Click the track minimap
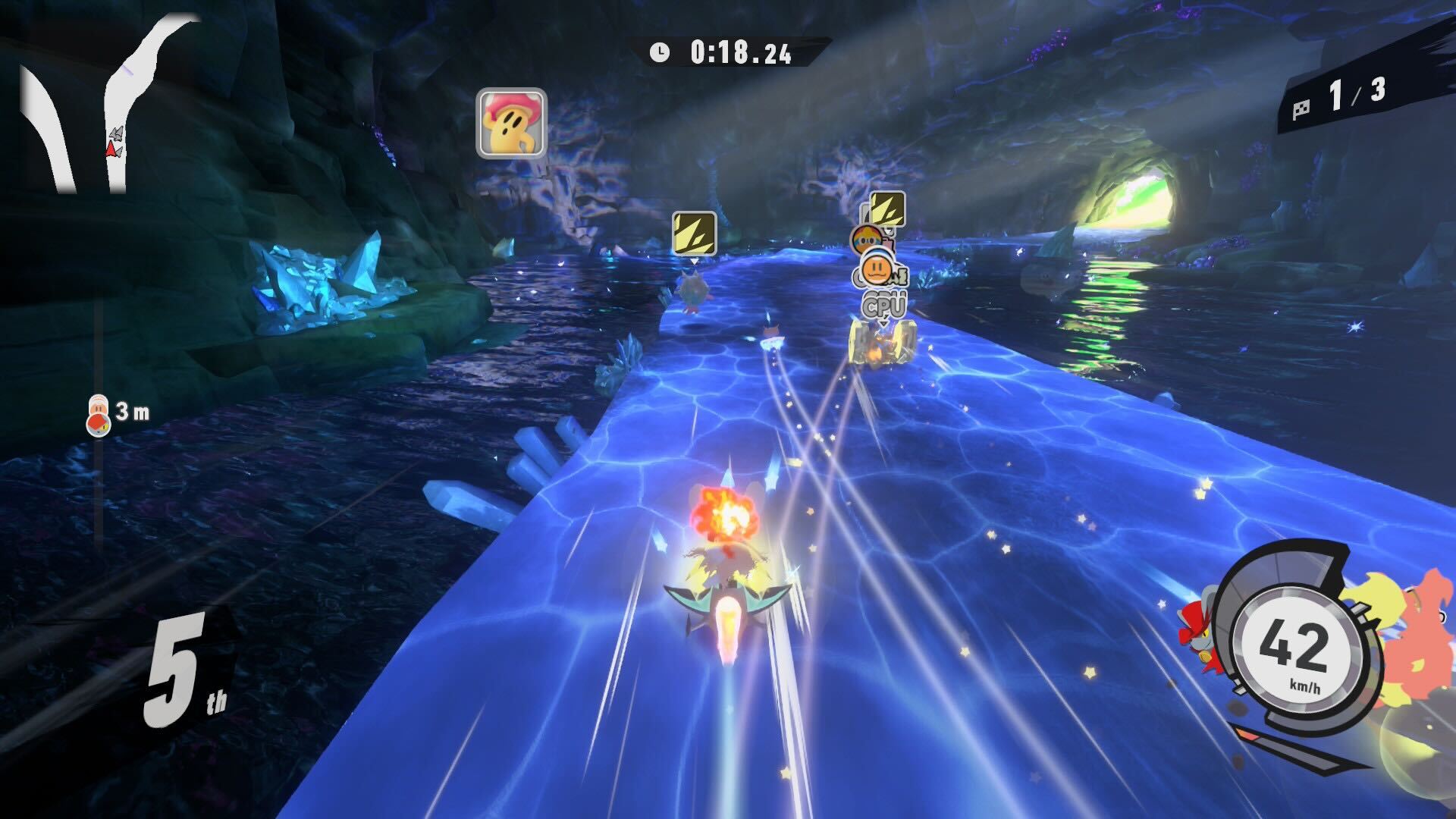The width and height of the screenshot is (1456, 819). coord(114,106)
